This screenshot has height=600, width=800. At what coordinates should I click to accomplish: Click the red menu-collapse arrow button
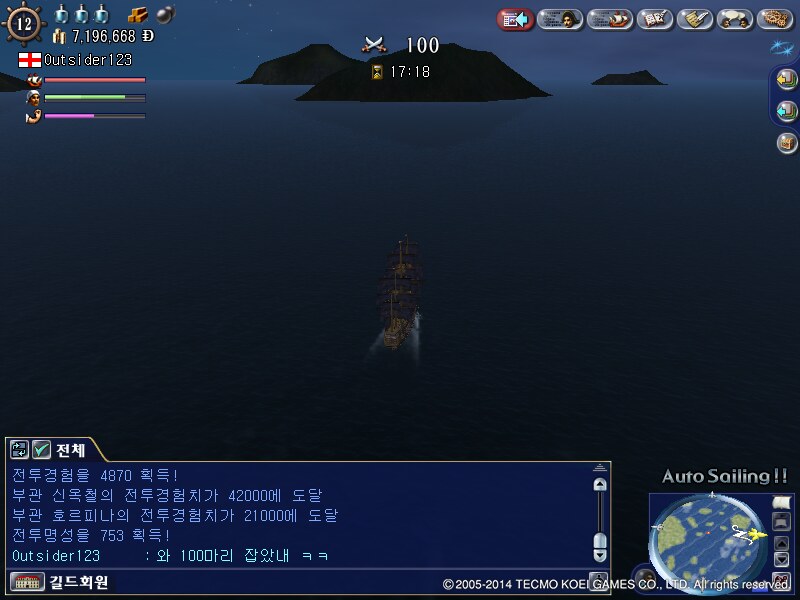coord(516,18)
